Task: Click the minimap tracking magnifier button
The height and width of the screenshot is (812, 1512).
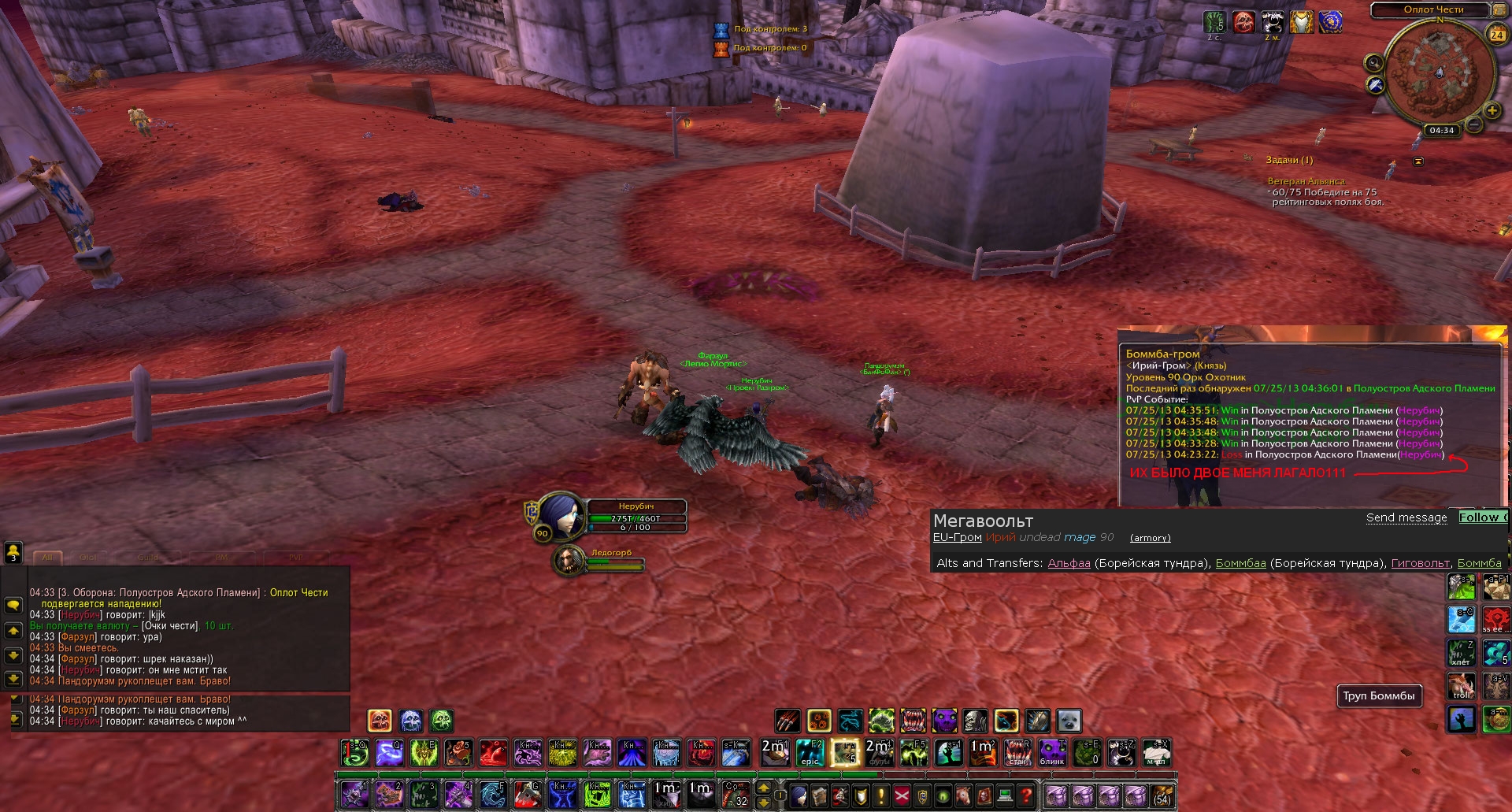Action: tap(1374, 63)
